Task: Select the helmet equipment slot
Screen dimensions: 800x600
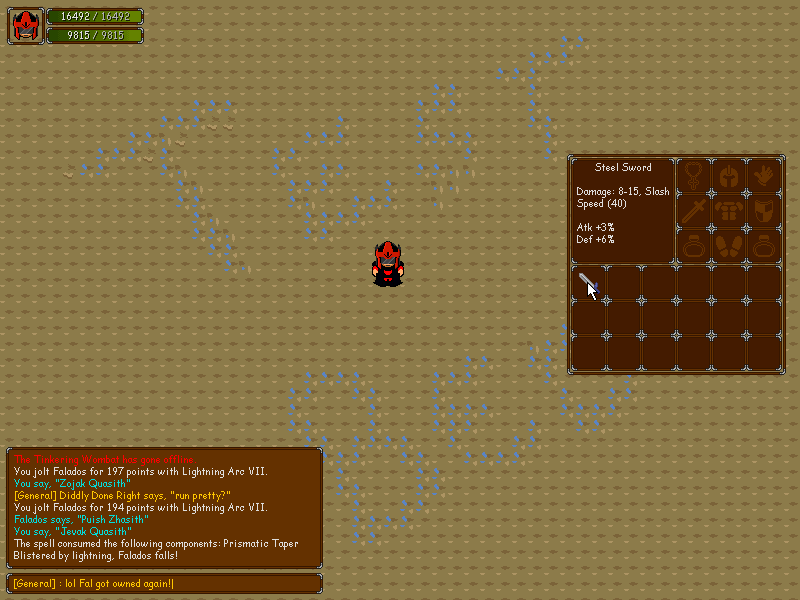Action: (729, 175)
